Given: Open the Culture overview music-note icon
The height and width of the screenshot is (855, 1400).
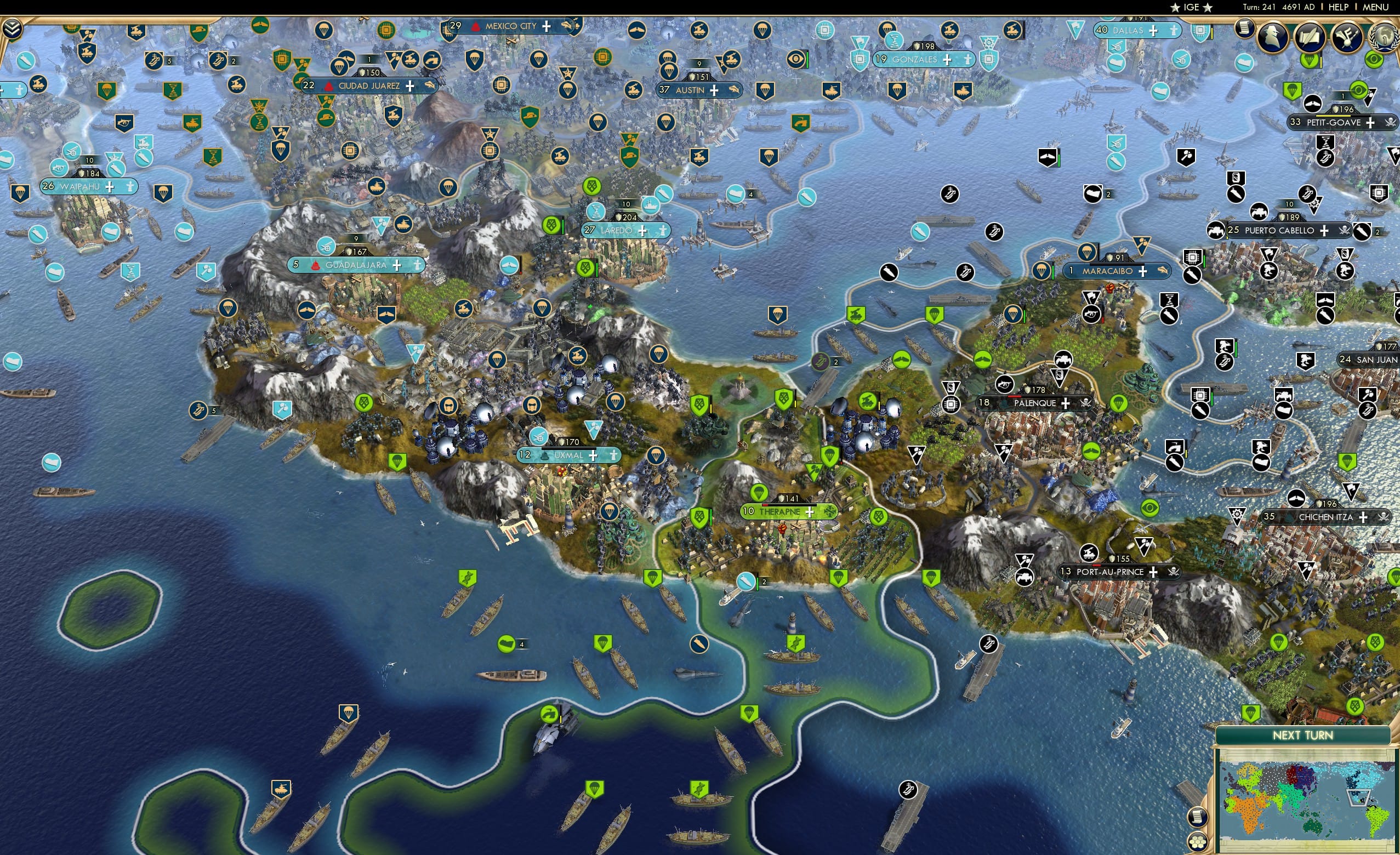Looking at the screenshot, I should [1347, 36].
